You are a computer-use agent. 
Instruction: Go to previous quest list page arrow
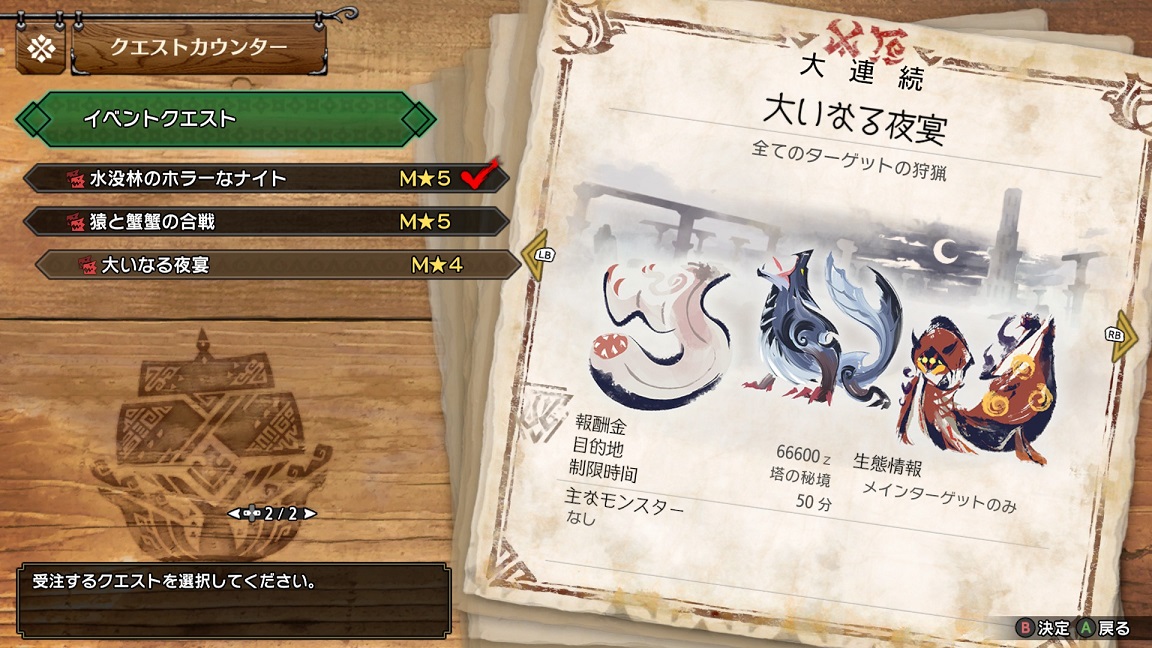tap(234, 514)
